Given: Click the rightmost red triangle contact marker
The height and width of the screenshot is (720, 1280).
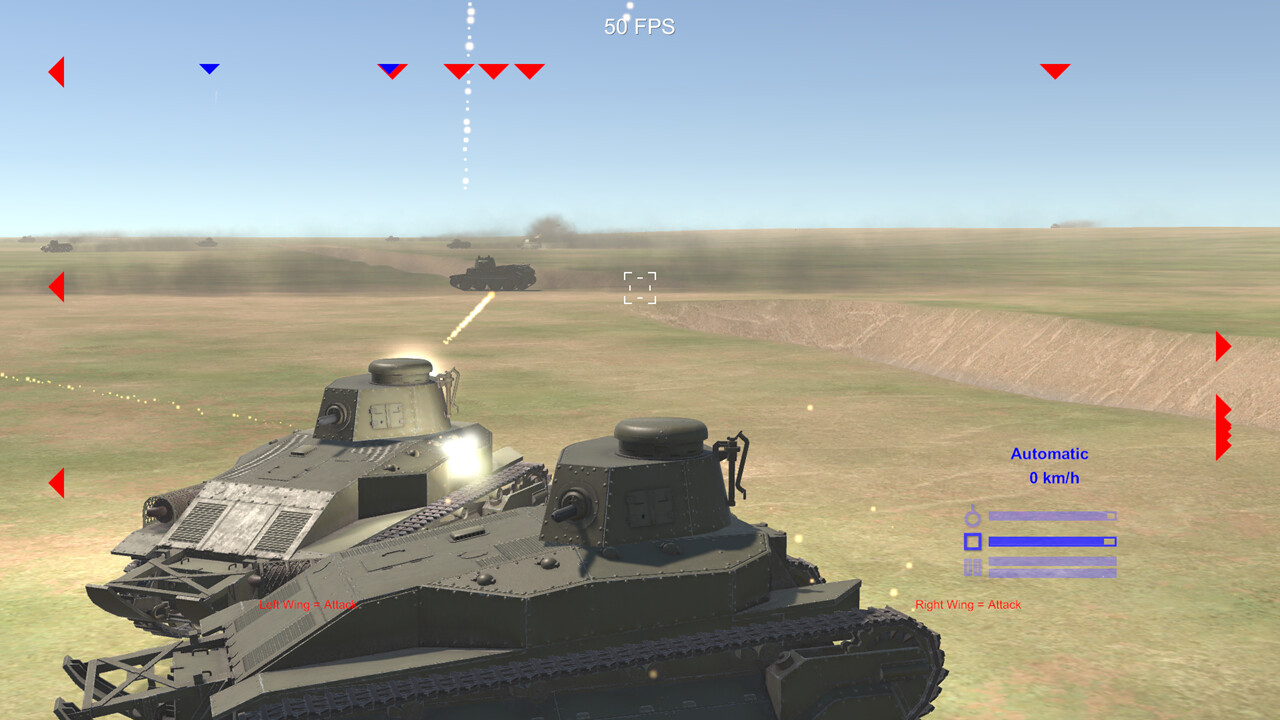Looking at the screenshot, I should click(x=1055, y=70).
